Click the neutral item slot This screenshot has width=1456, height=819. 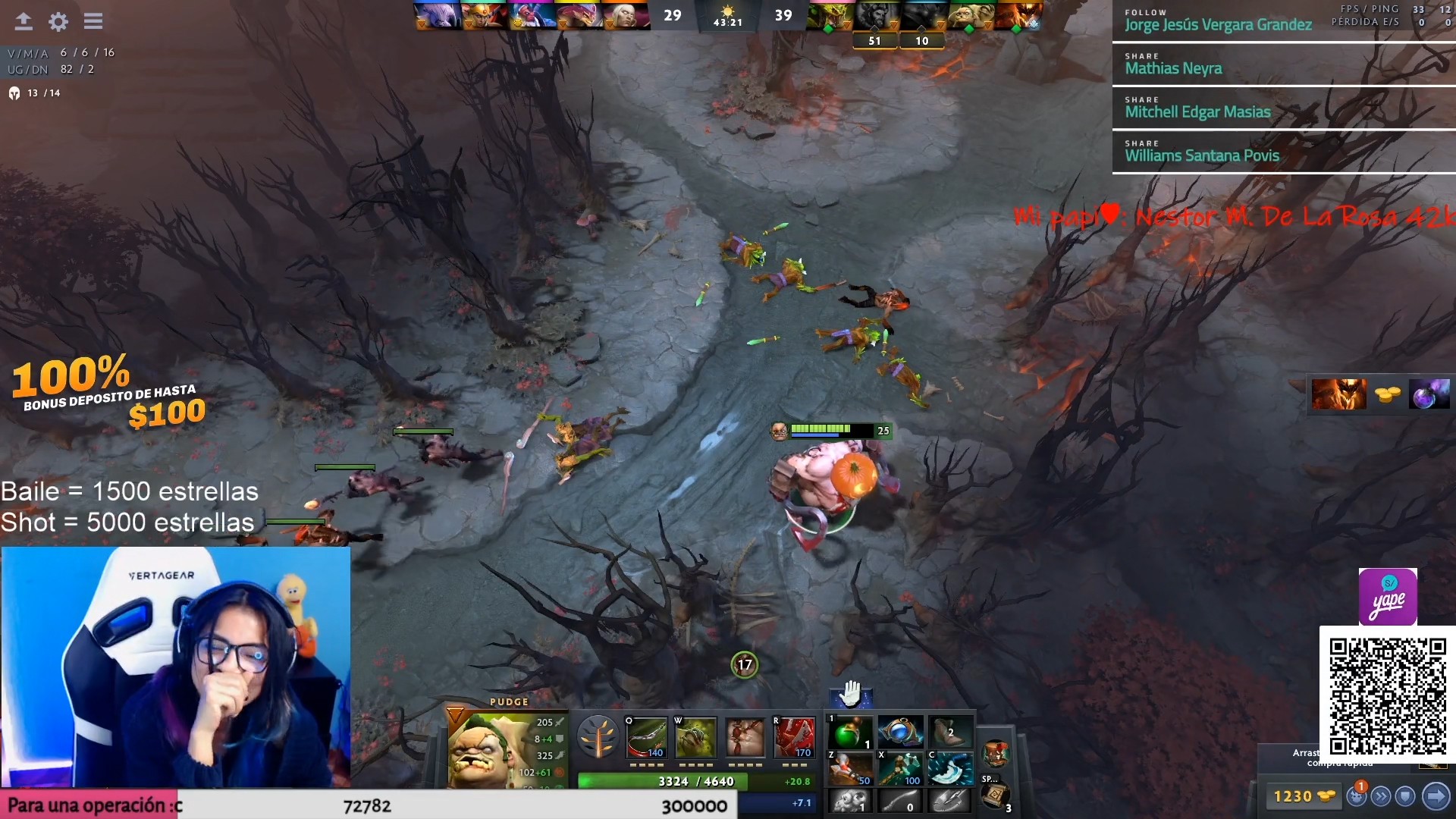995,754
